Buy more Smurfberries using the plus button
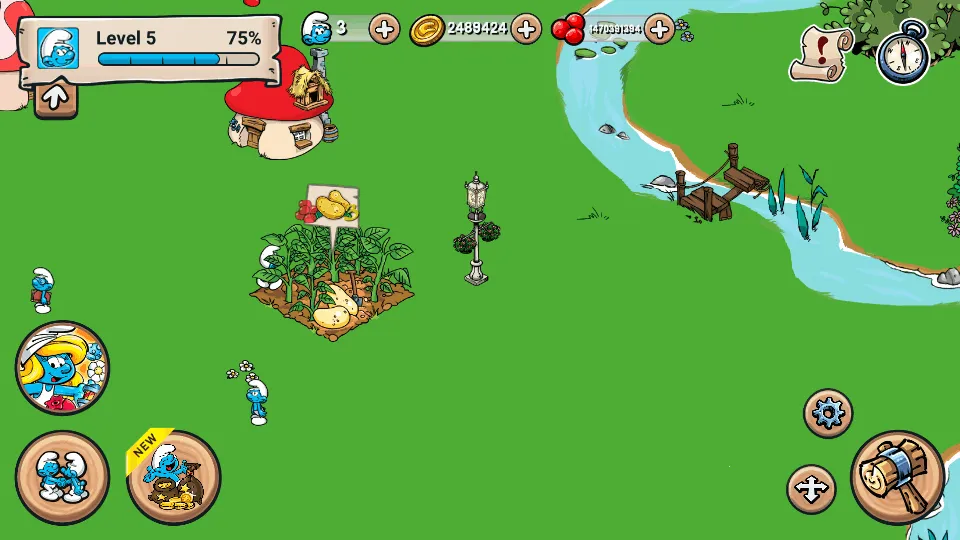Screen dimensions: 960x540 (x=659, y=28)
